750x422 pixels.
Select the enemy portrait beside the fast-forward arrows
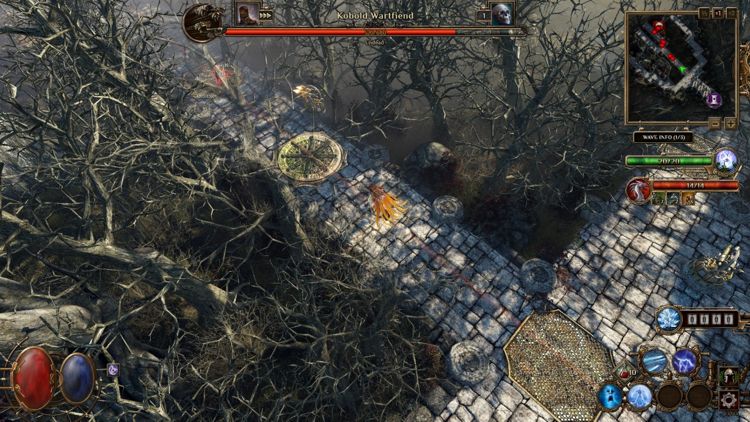tap(245, 13)
